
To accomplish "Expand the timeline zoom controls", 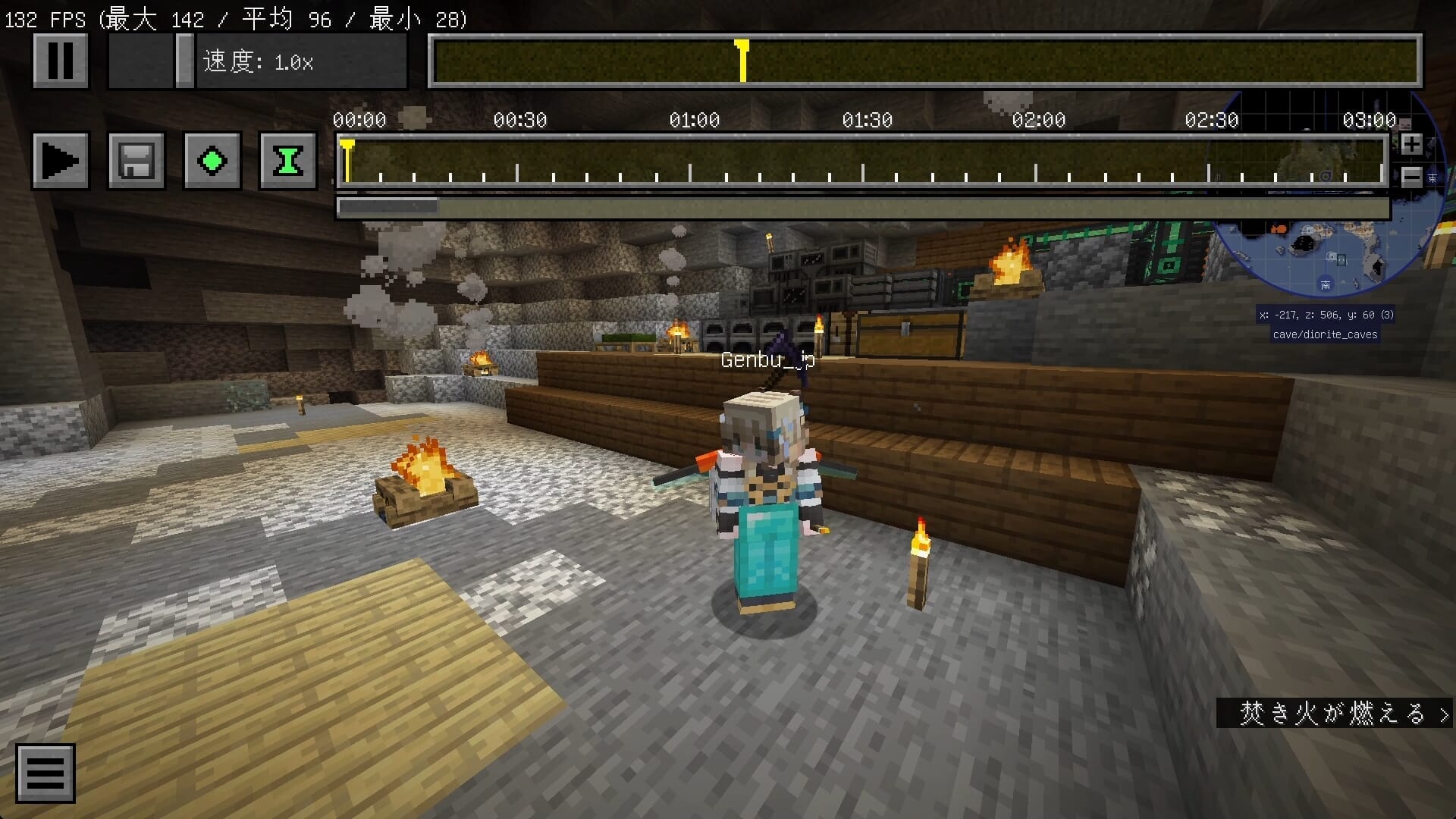I will pos(1412,160).
